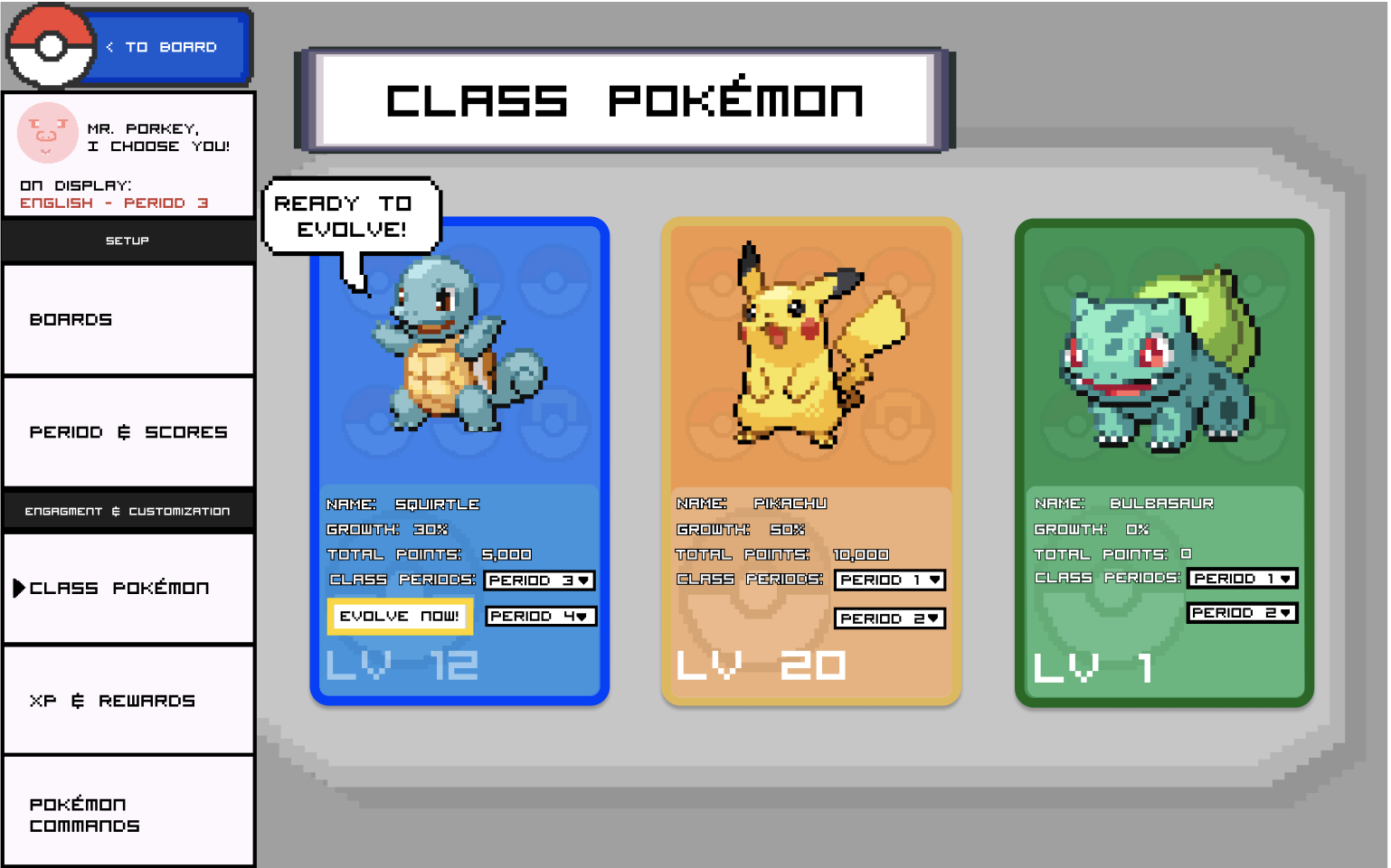Click the 'READY TO EVOLVE!' speech bubble
The image size is (1391, 868).
pyautogui.click(x=351, y=215)
